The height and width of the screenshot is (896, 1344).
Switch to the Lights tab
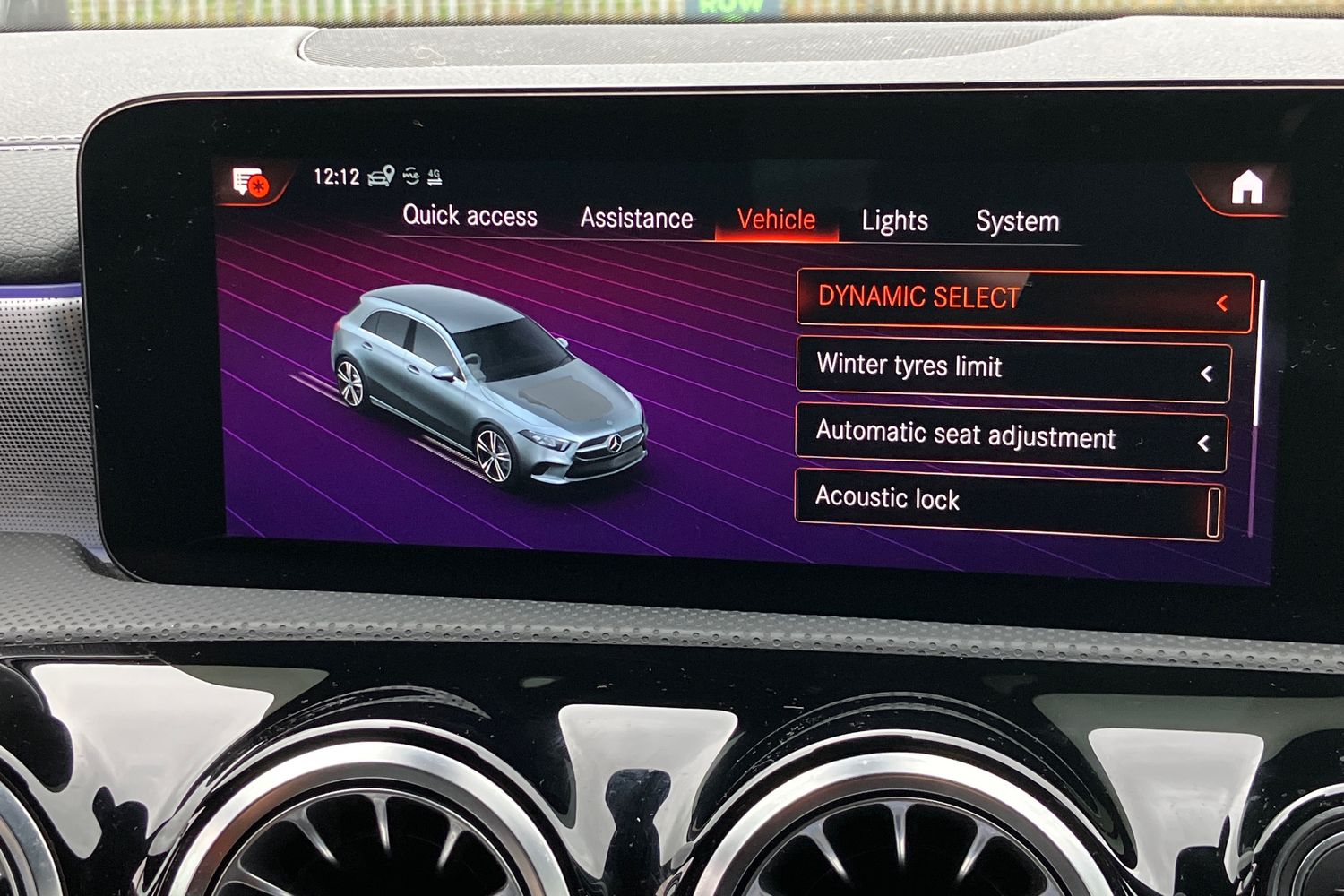893,220
